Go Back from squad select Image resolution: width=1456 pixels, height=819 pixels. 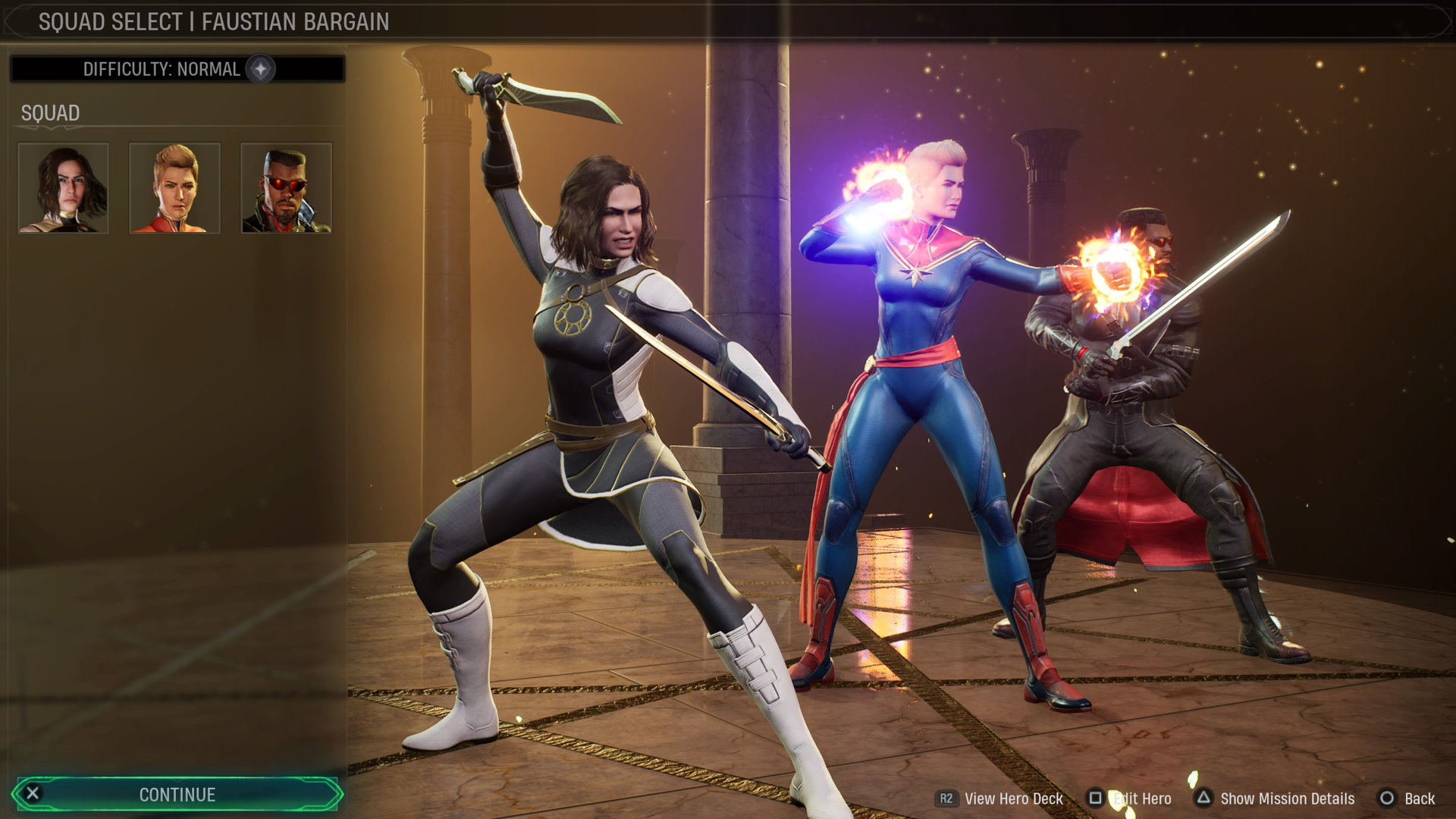[x=1407, y=799]
